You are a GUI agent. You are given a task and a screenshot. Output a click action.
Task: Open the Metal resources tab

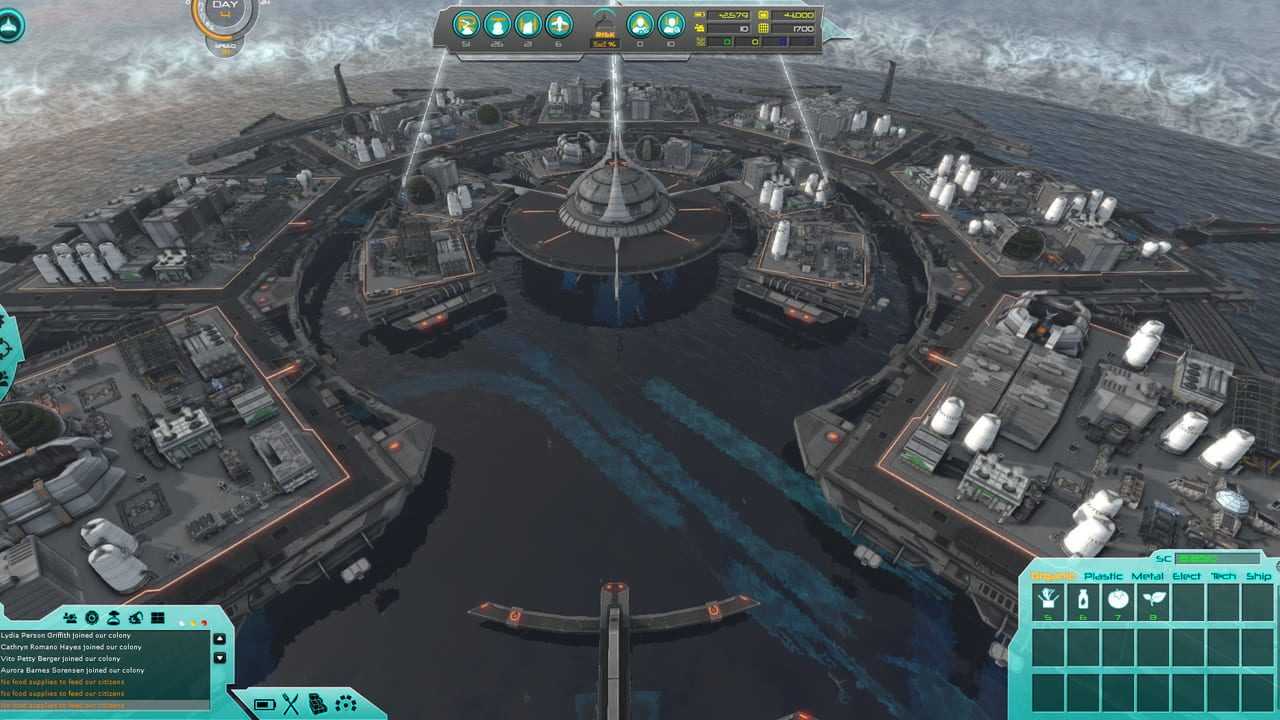coord(1147,576)
